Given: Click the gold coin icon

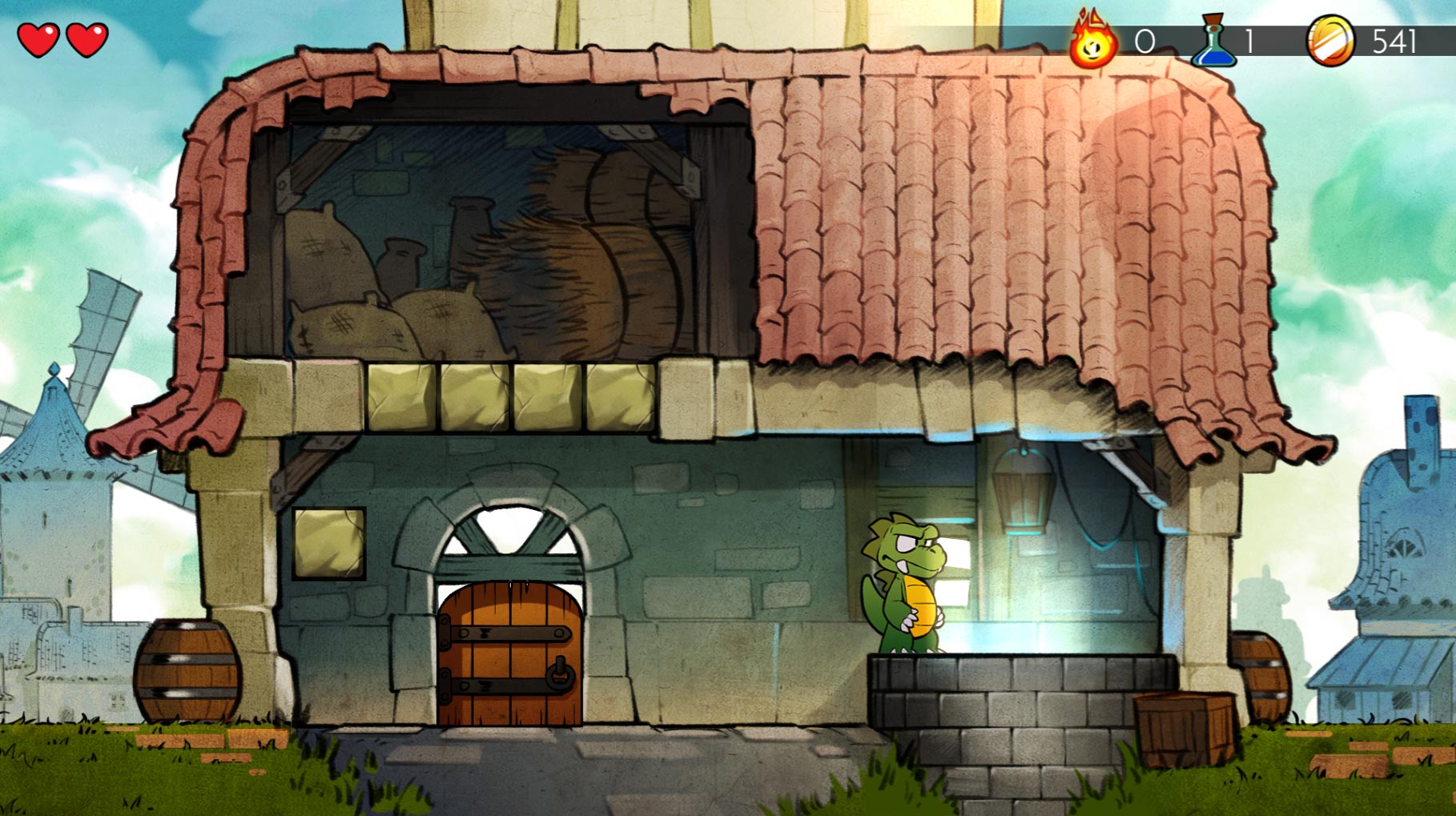Looking at the screenshot, I should point(1330,42).
